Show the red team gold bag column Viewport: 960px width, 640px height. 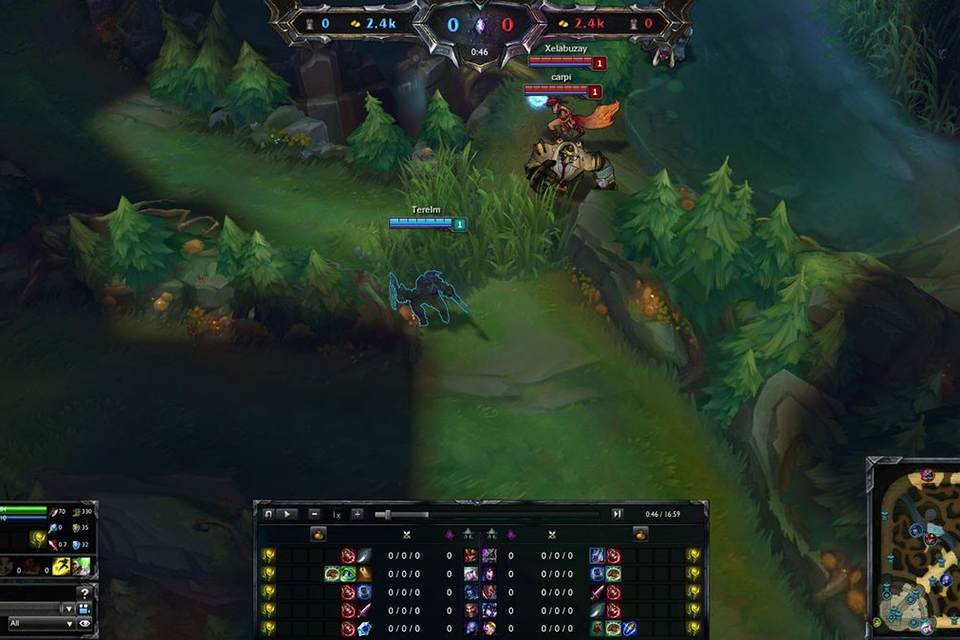click(640, 534)
